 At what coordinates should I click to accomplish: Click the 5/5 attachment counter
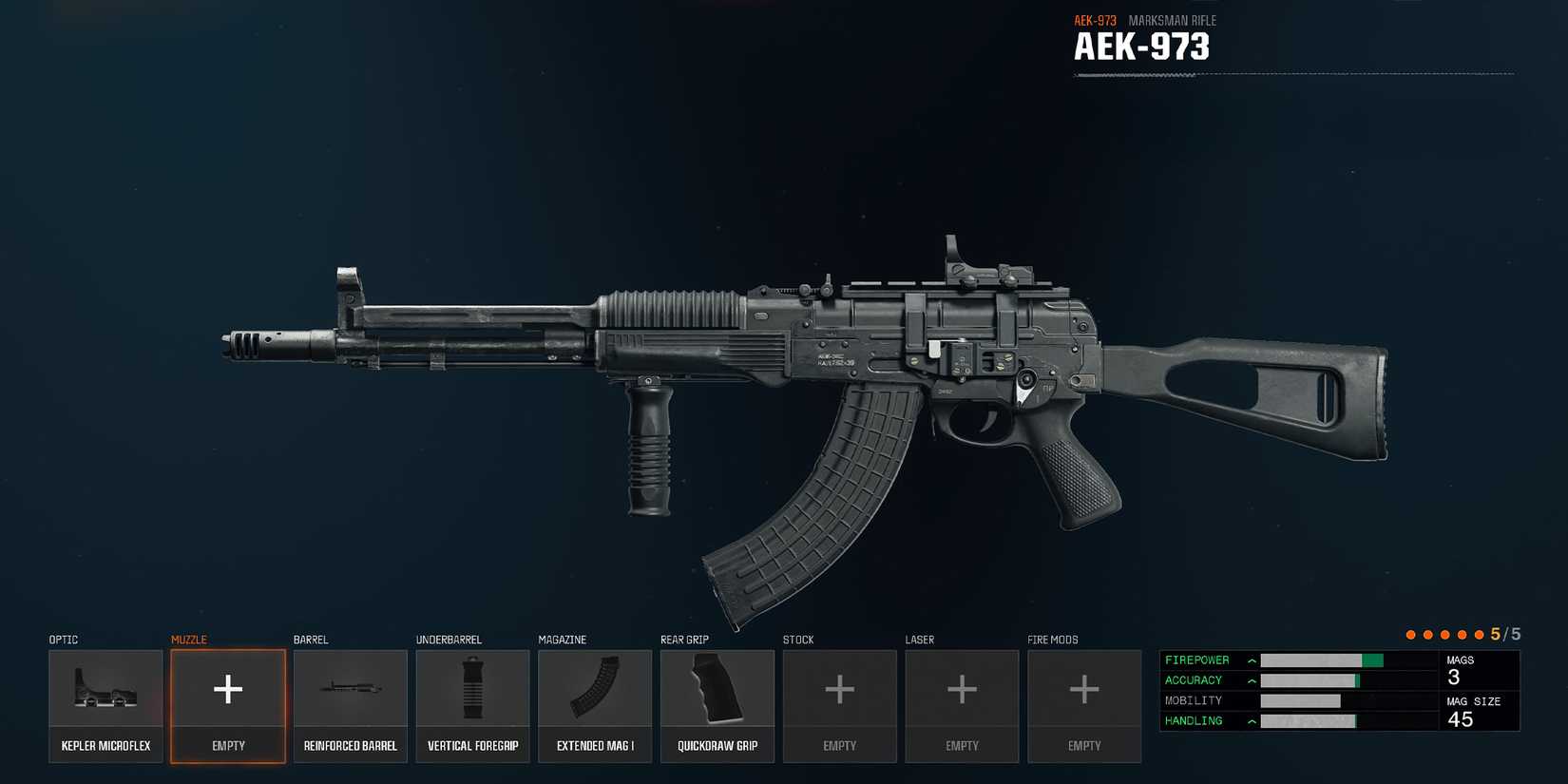1507,634
